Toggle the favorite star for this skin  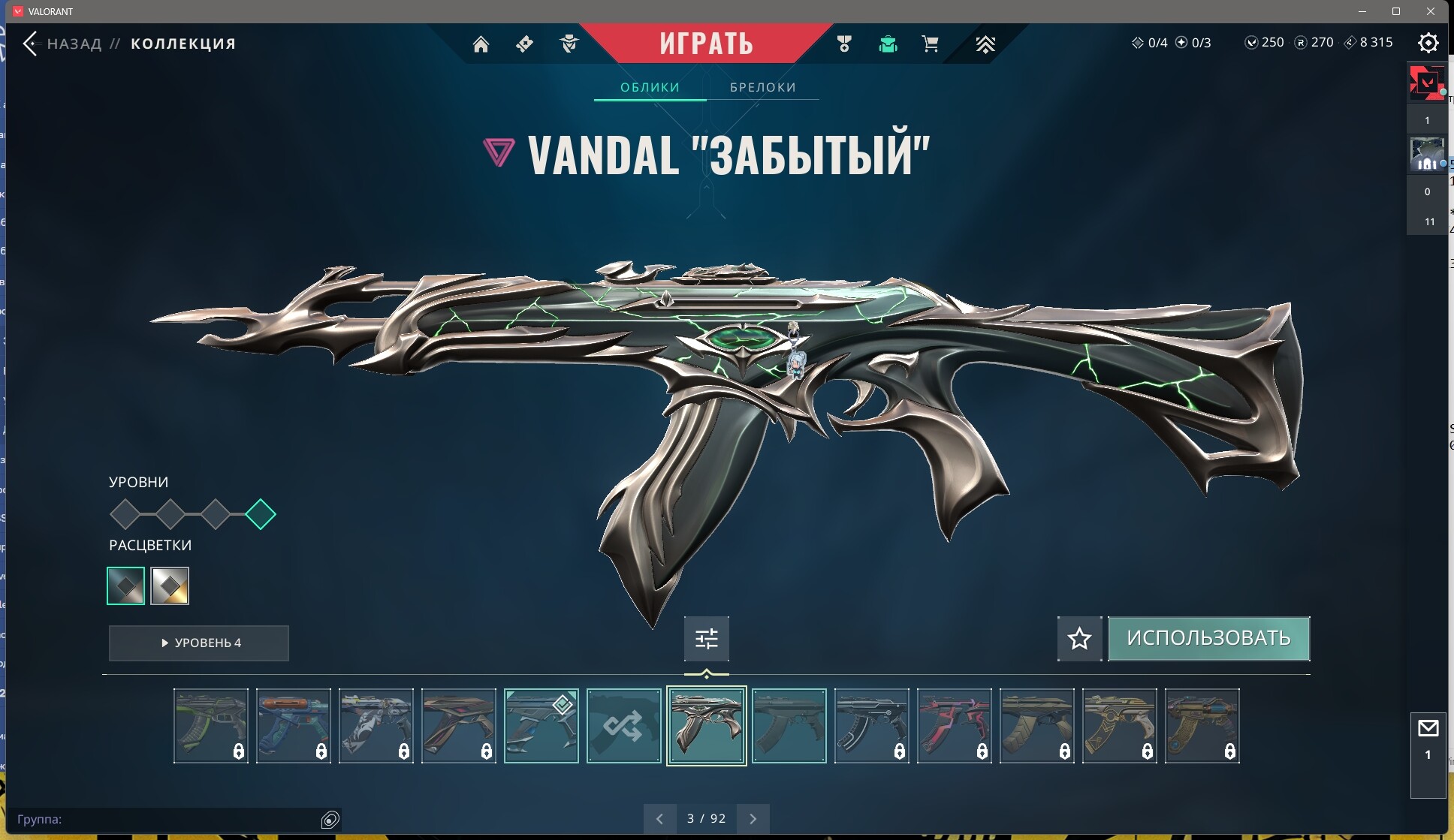1079,639
